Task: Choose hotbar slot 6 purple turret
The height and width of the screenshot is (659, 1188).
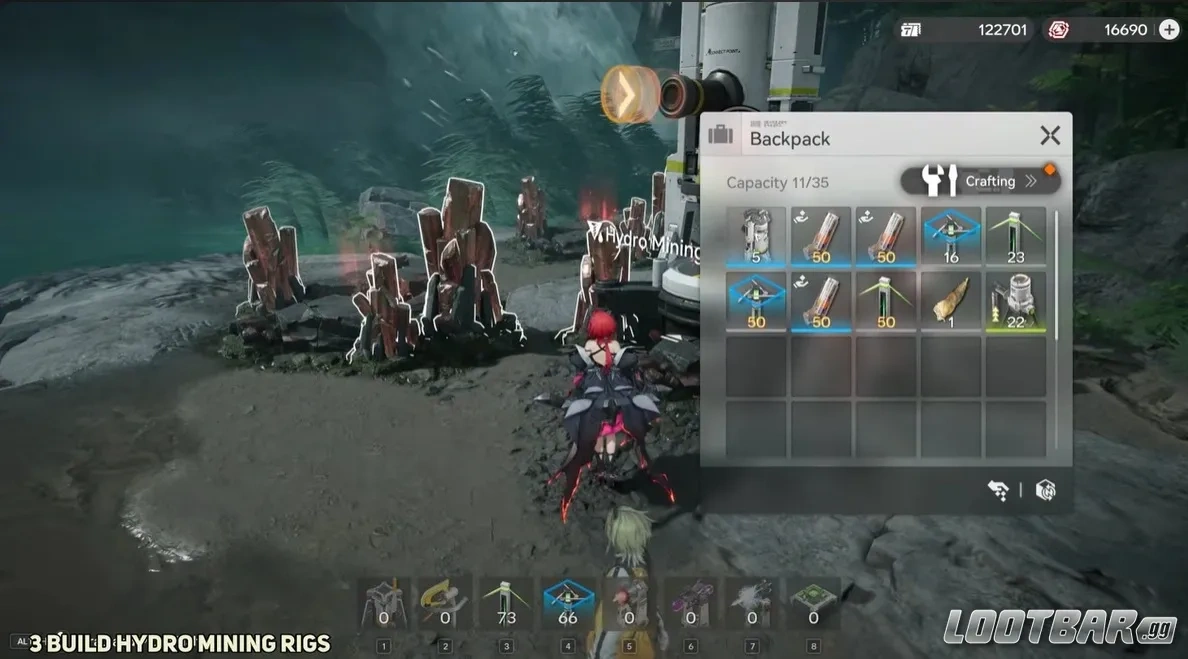Action: (x=691, y=603)
